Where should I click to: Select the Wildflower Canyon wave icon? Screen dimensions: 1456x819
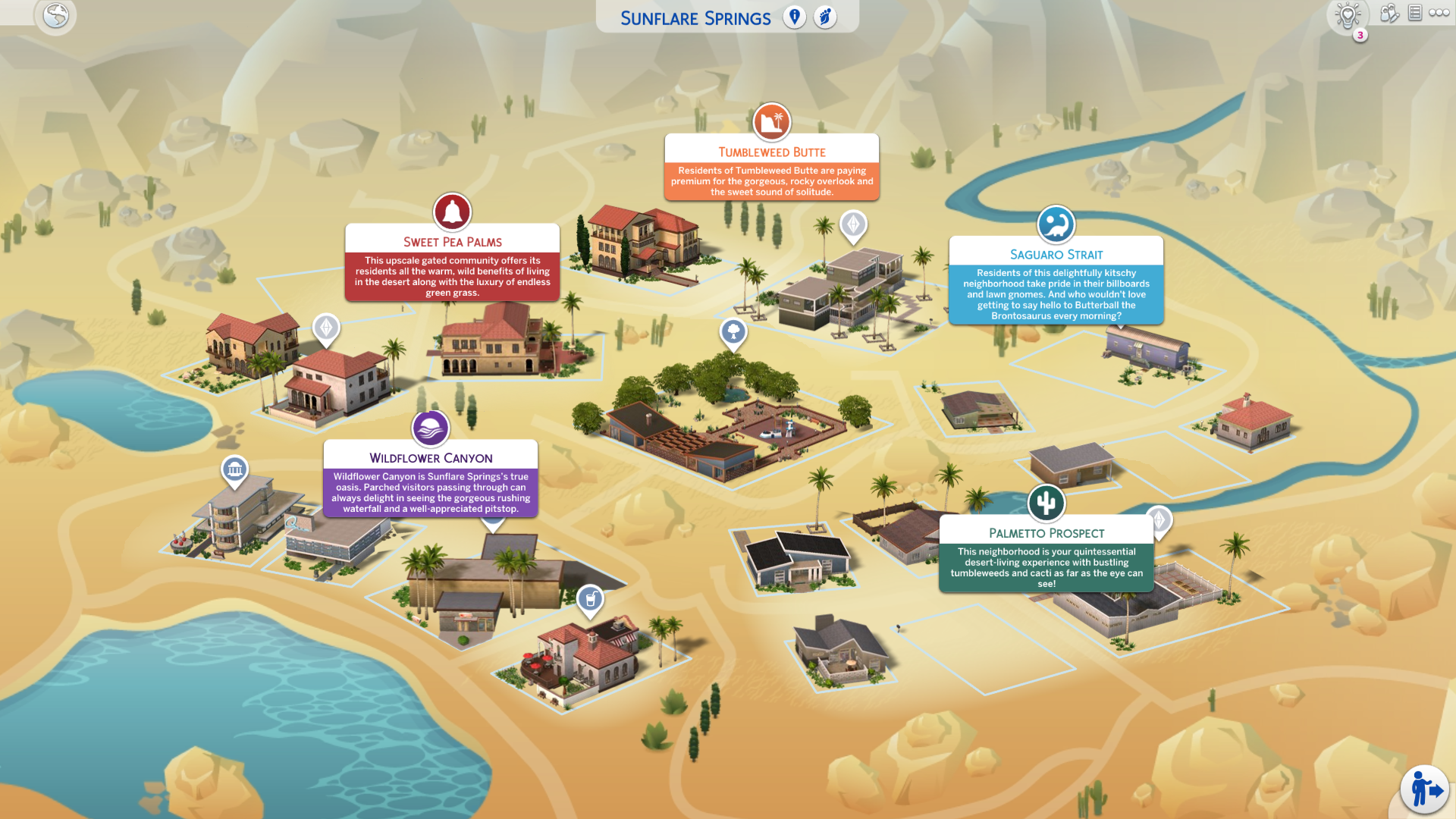[x=430, y=428]
